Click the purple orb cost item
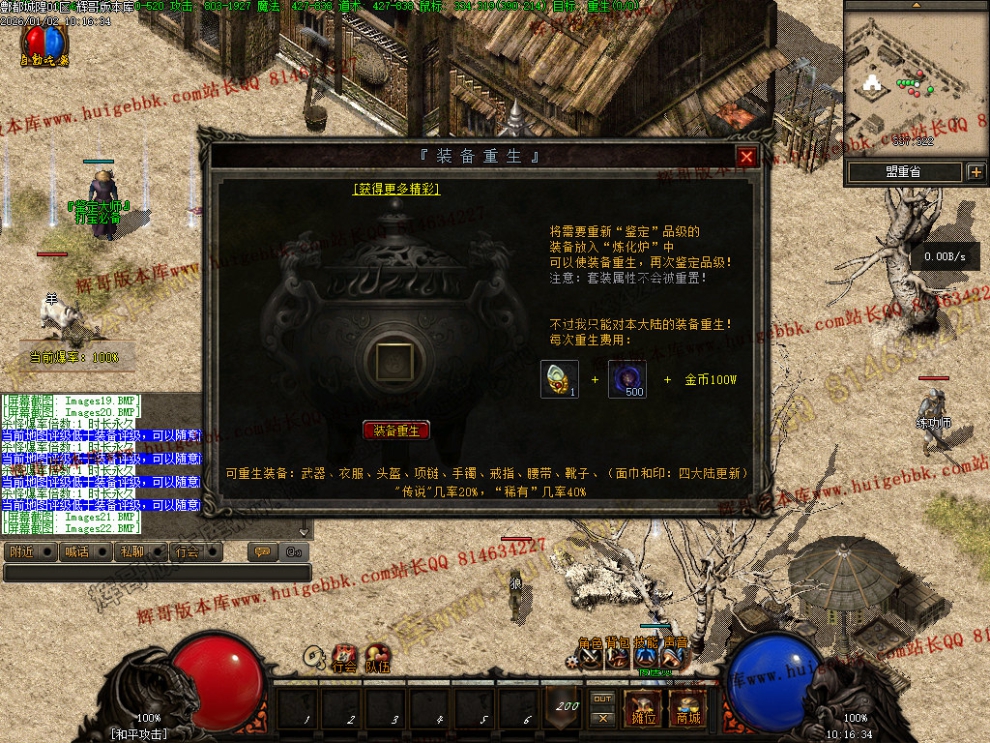This screenshot has width=990, height=743. click(627, 379)
